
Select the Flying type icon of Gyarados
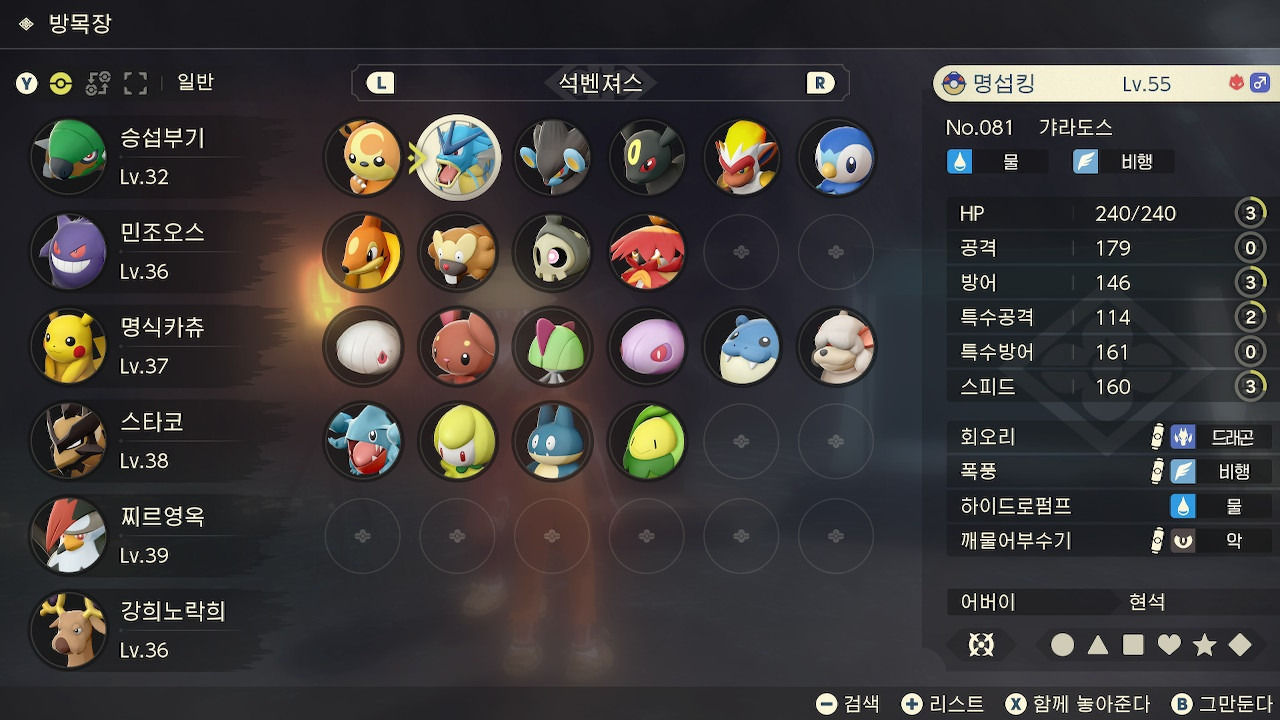coord(1087,160)
